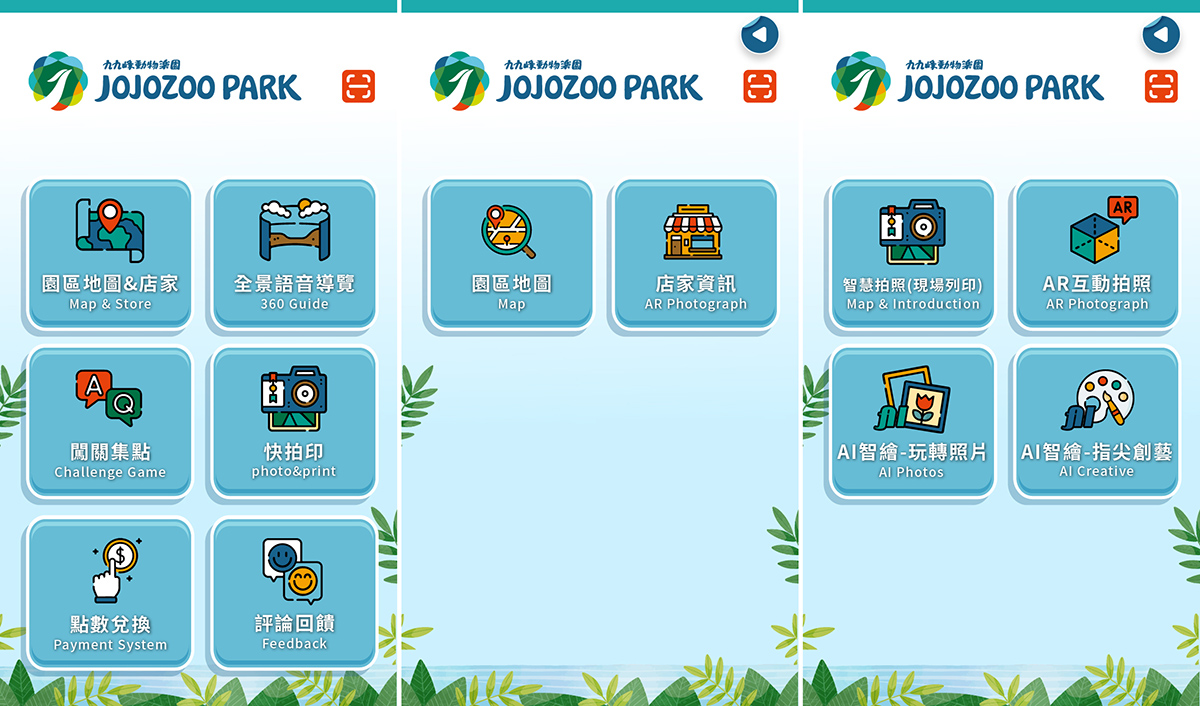Choose the AR互動拍照 tile with AR cube
Viewport: 1200px width, 706px height.
pyautogui.click(x=1097, y=254)
